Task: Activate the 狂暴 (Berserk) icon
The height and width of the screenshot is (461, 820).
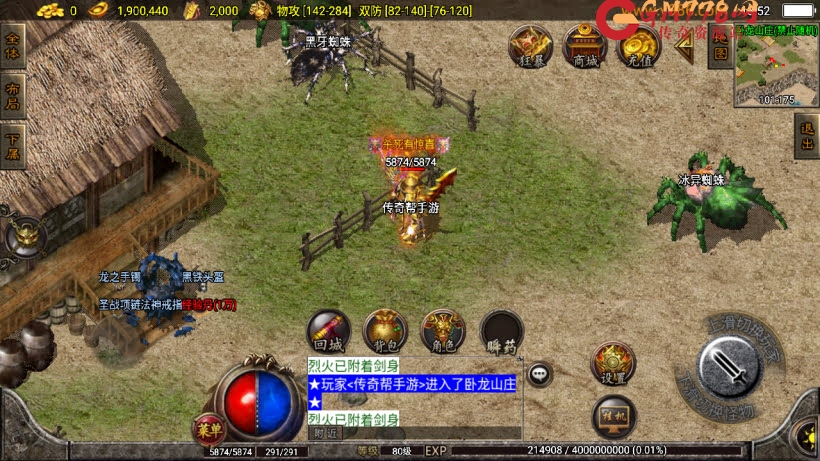Action: click(x=531, y=46)
